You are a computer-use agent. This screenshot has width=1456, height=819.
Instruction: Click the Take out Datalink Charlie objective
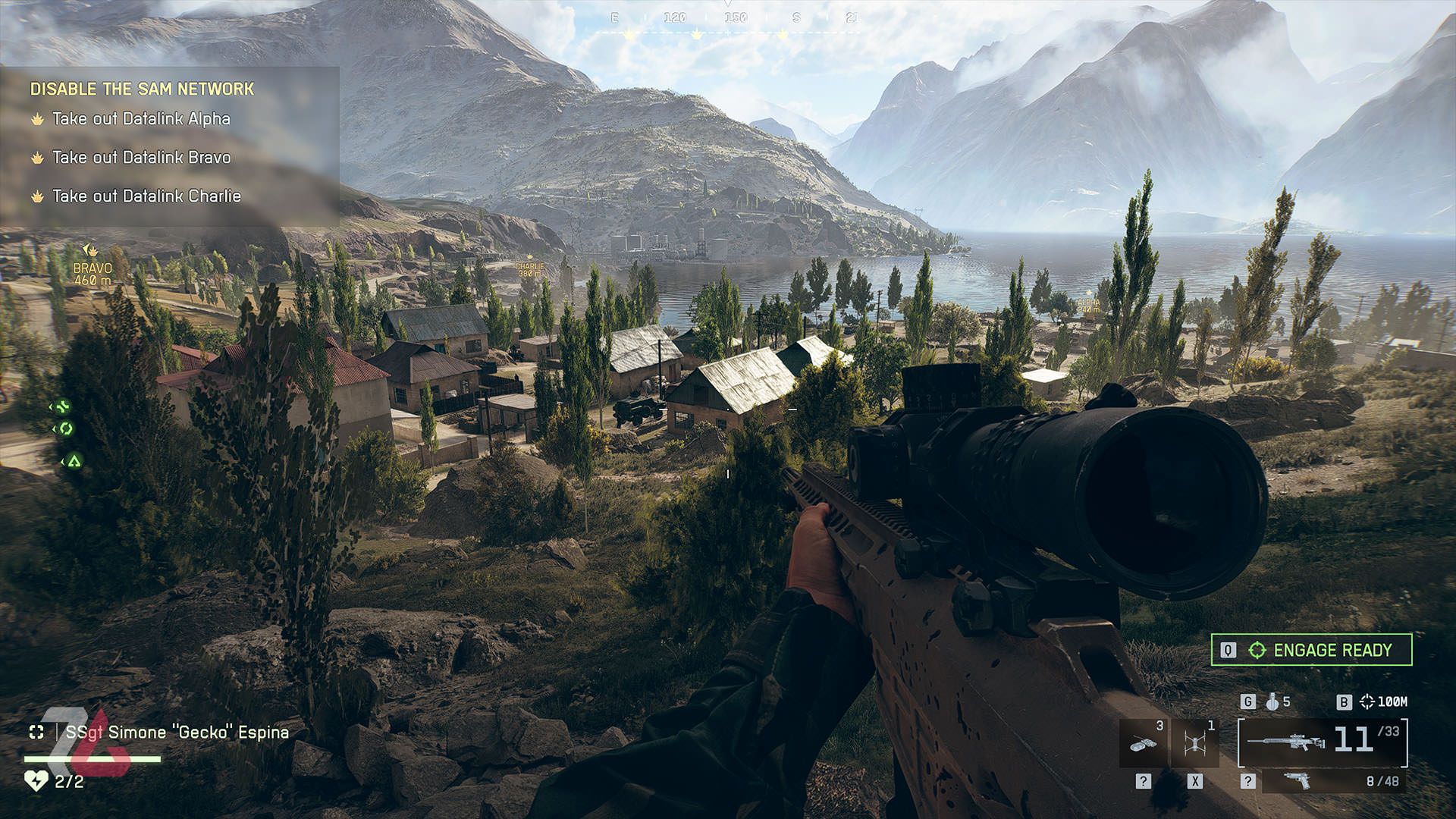pyautogui.click(x=146, y=196)
